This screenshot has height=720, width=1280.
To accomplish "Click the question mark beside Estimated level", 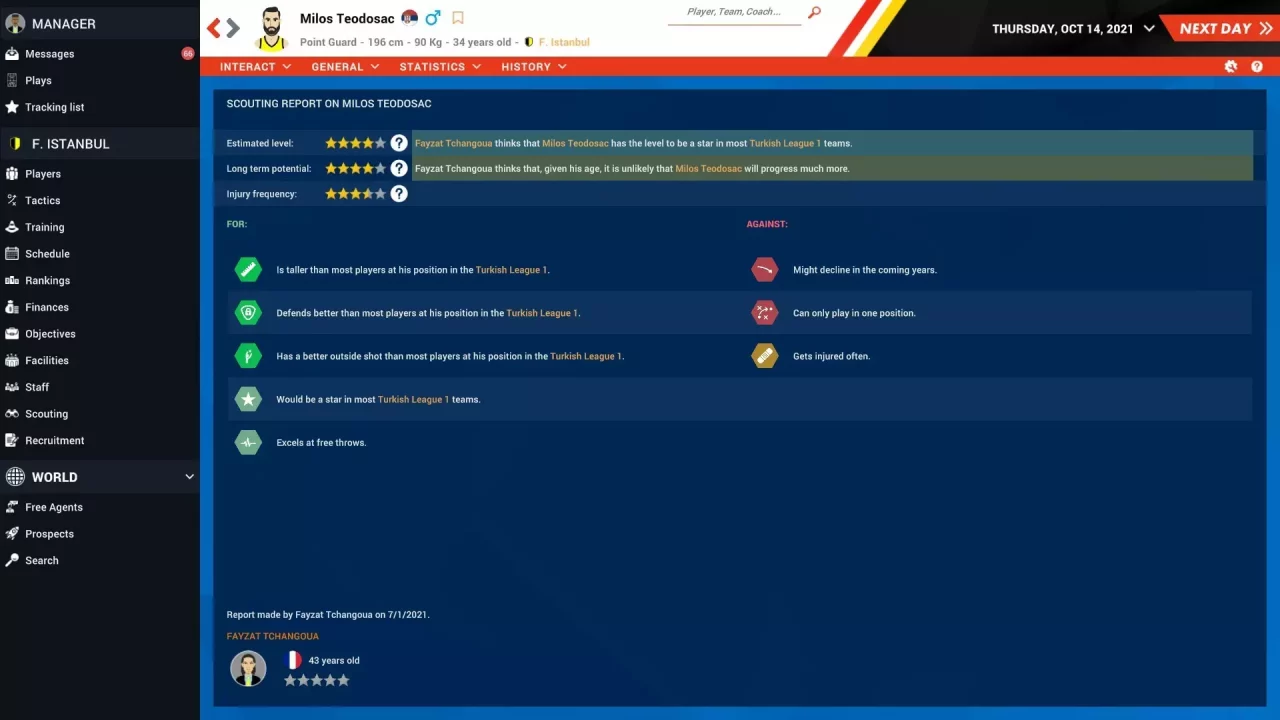I will (x=399, y=142).
